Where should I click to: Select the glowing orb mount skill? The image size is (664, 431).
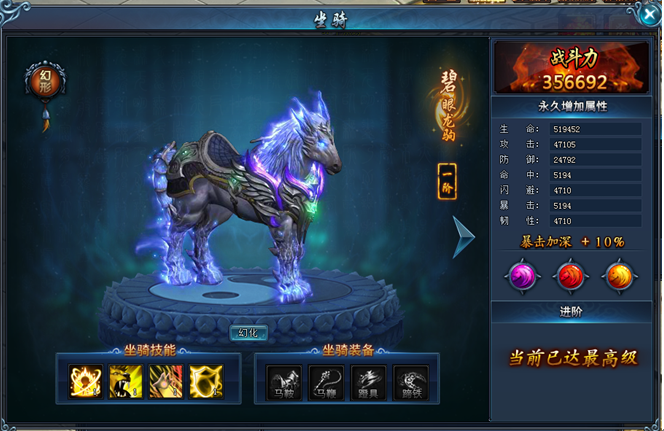(x=85, y=380)
